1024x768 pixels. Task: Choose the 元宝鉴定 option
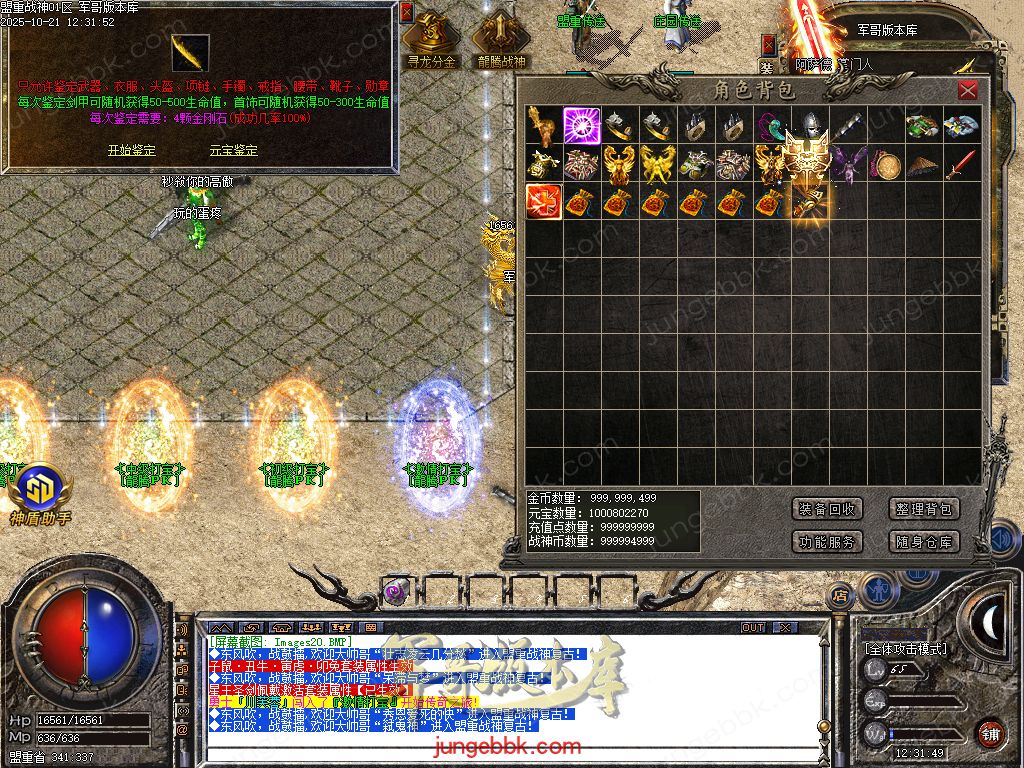[233, 150]
